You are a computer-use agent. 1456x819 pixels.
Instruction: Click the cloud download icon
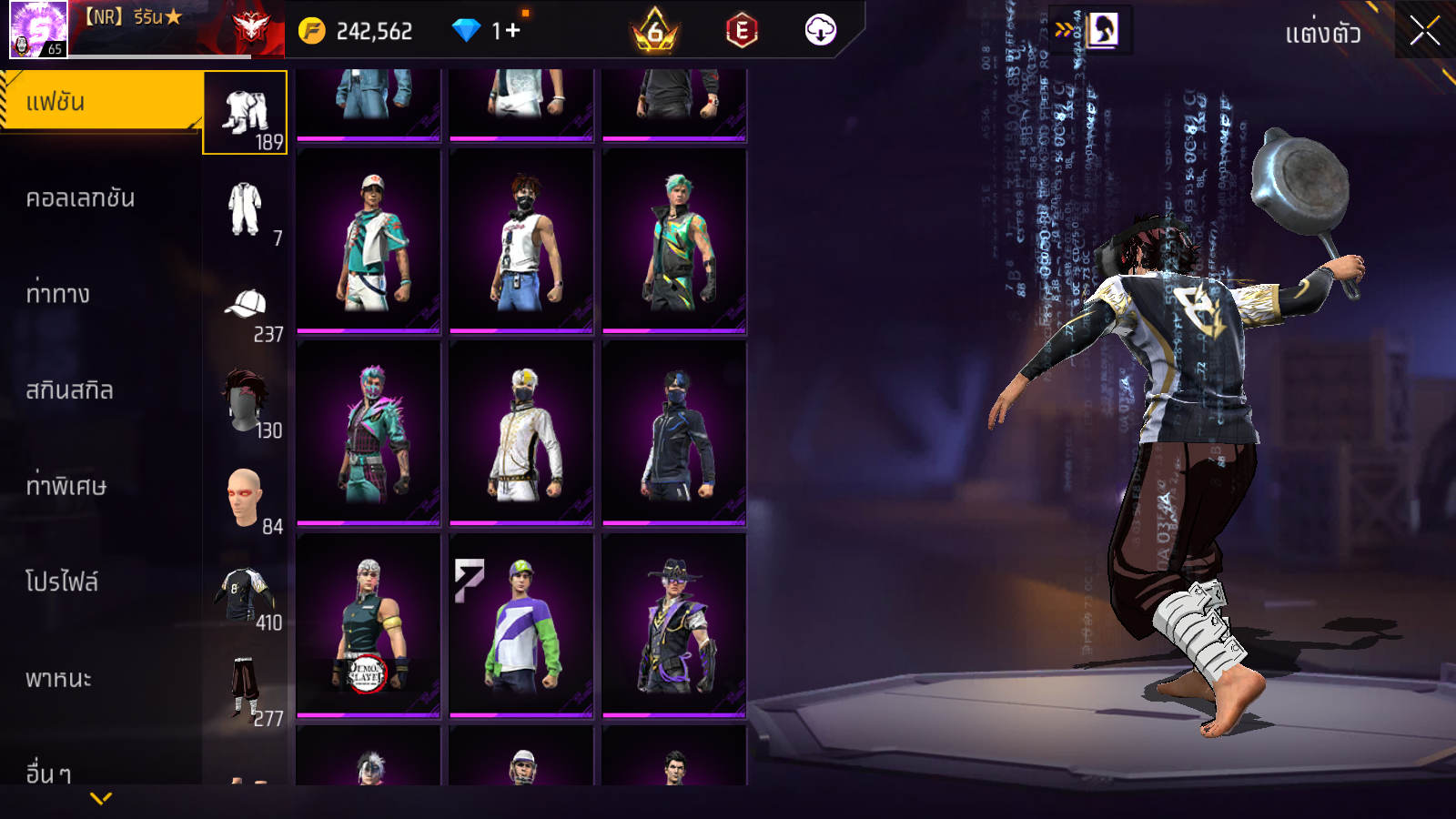coord(820,31)
